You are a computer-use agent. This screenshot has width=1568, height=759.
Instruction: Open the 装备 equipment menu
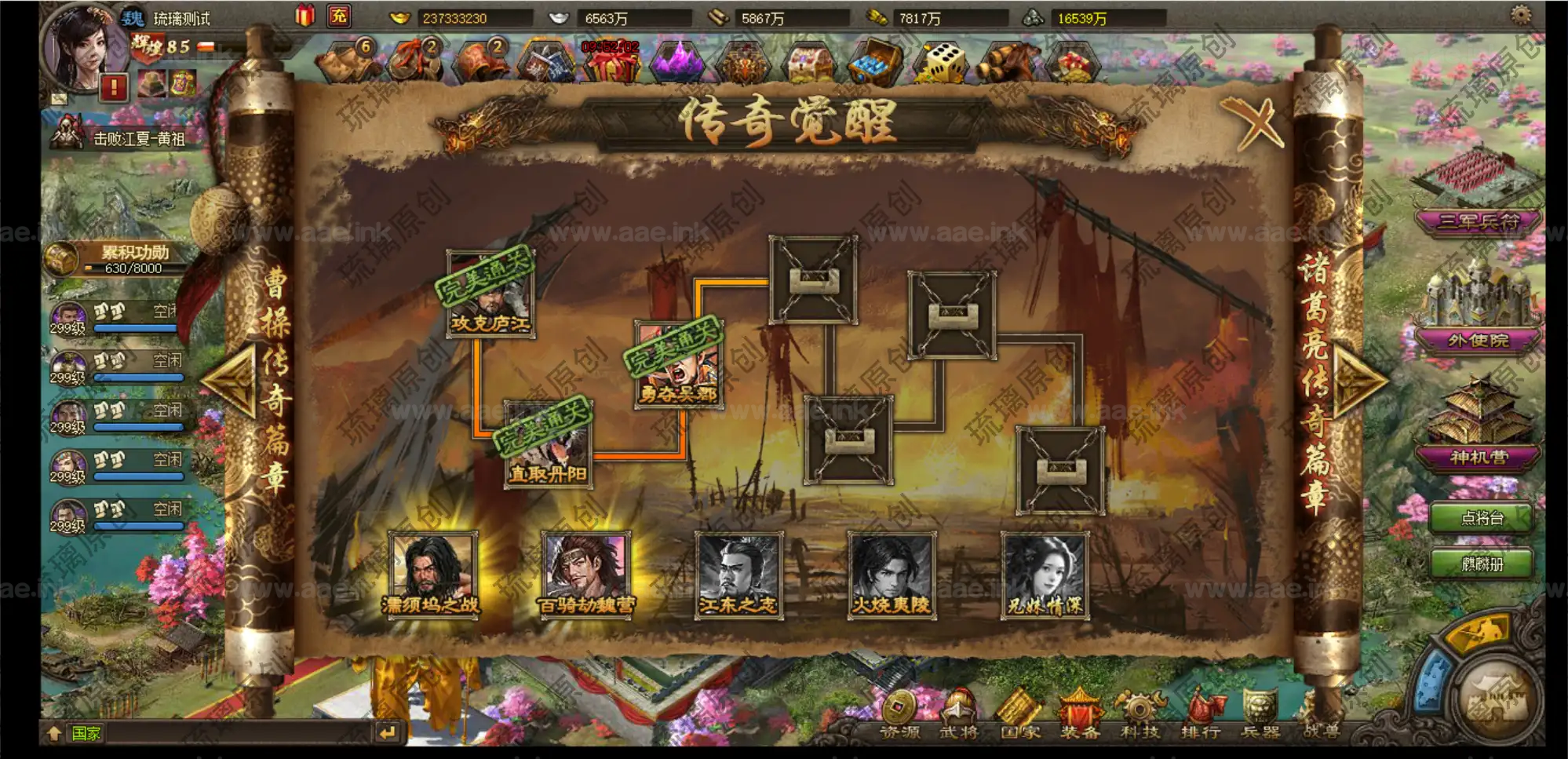pyautogui.click(x=1080, y=714)
